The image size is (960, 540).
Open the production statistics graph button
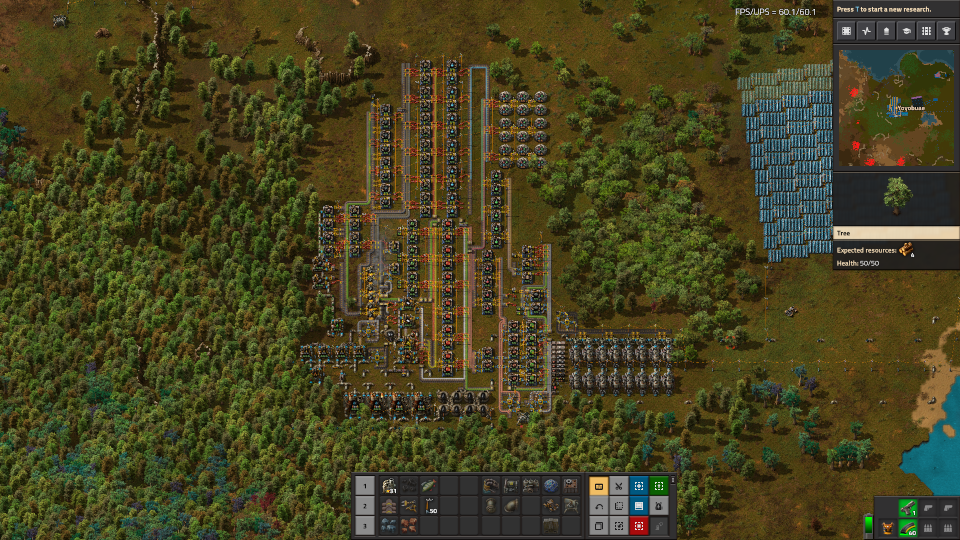(x=866, y=31)
